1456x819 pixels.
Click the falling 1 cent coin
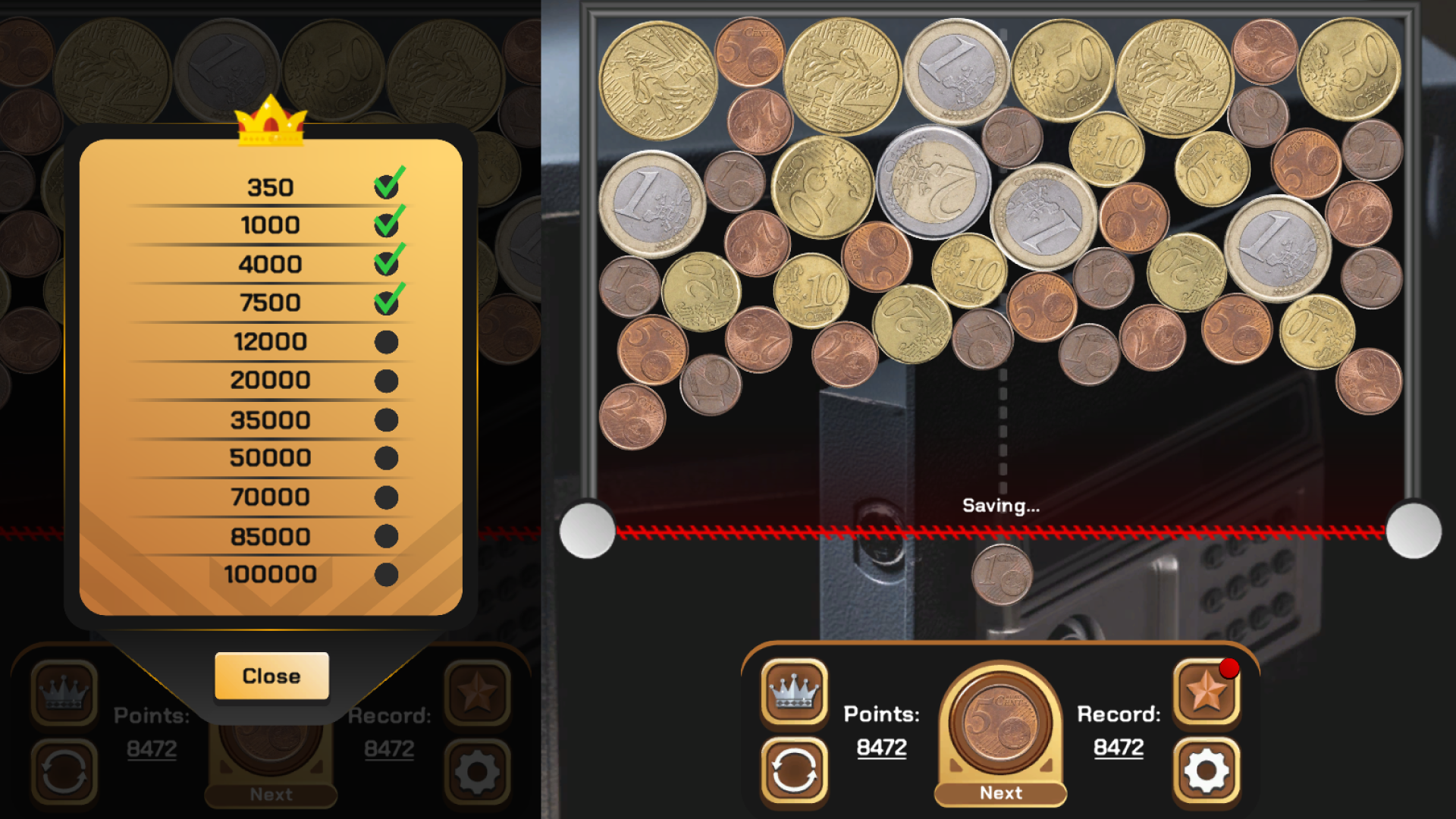point(999,575)
